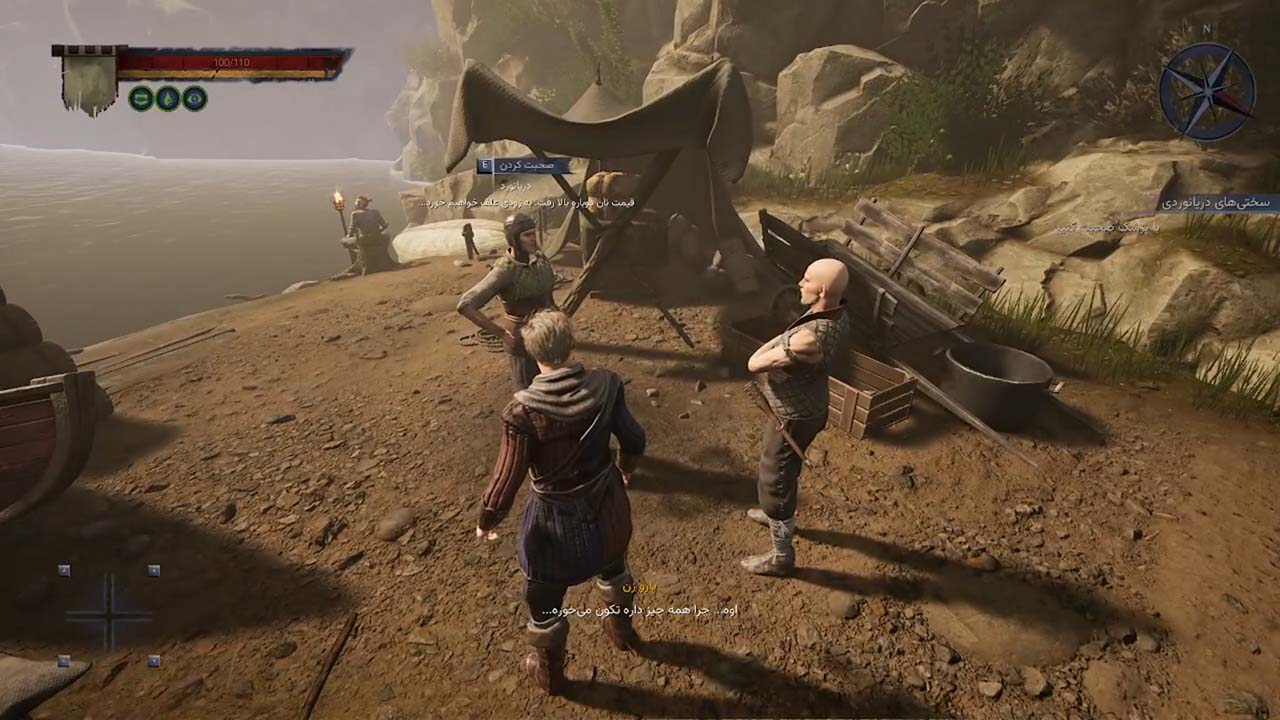Select the eye status icon
The height and width of the screenshot is (720, 1280).
(194, 98)
